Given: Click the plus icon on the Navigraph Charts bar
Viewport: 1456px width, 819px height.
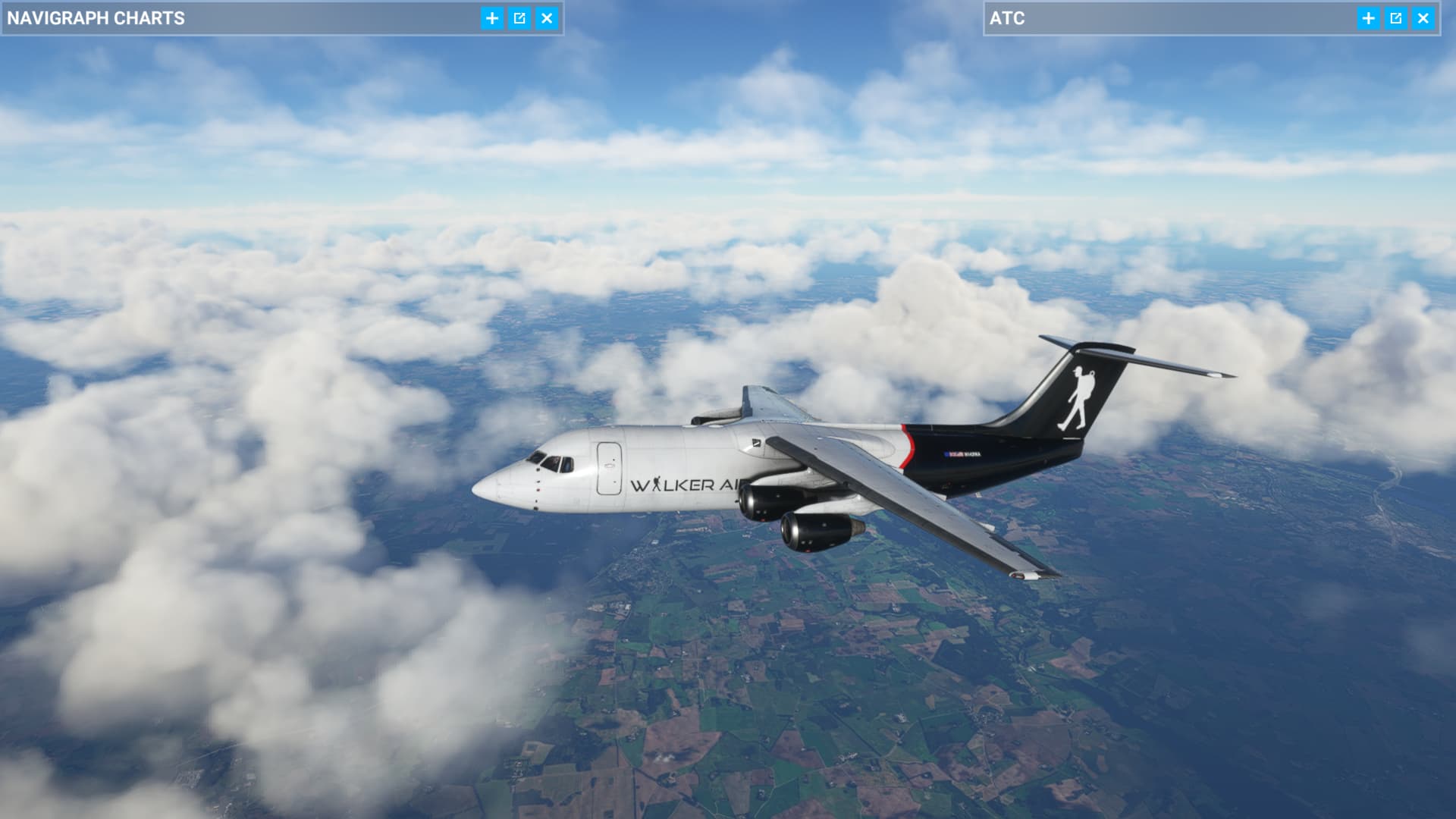Looking at the screenshot, I should coord(492,19).
